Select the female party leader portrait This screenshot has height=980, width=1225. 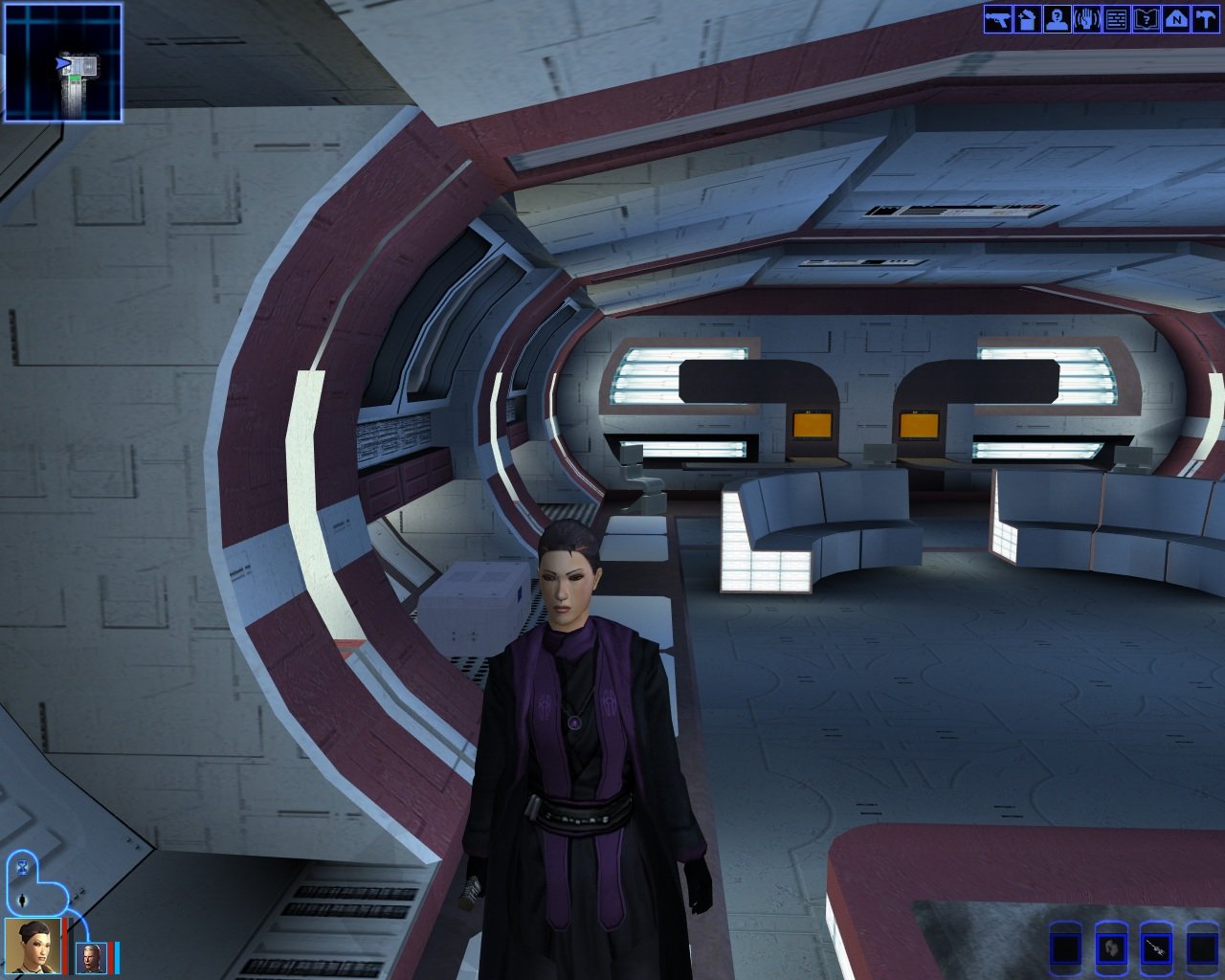click(33, 945)
